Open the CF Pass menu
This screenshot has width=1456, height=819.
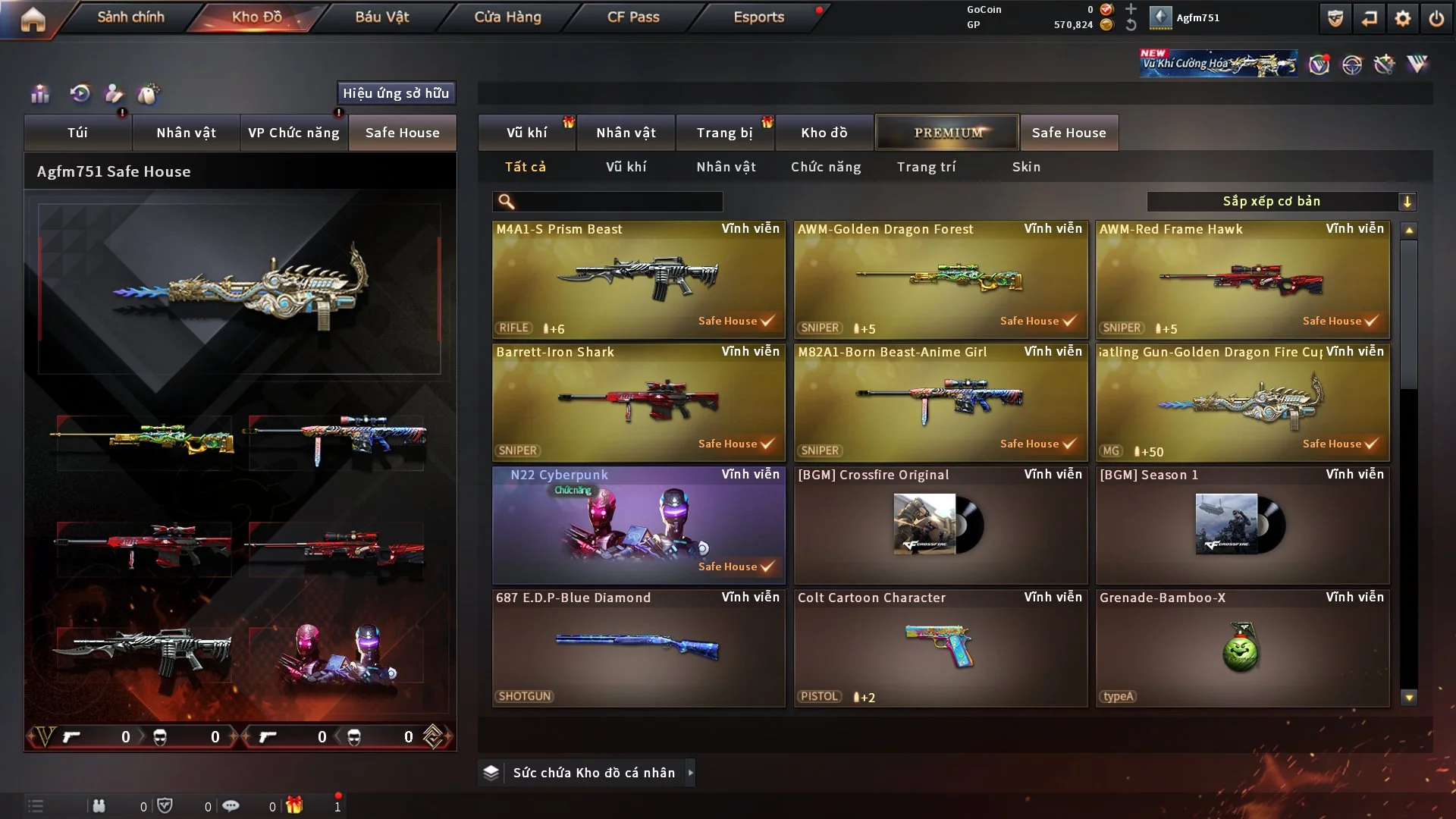(633, 17)
